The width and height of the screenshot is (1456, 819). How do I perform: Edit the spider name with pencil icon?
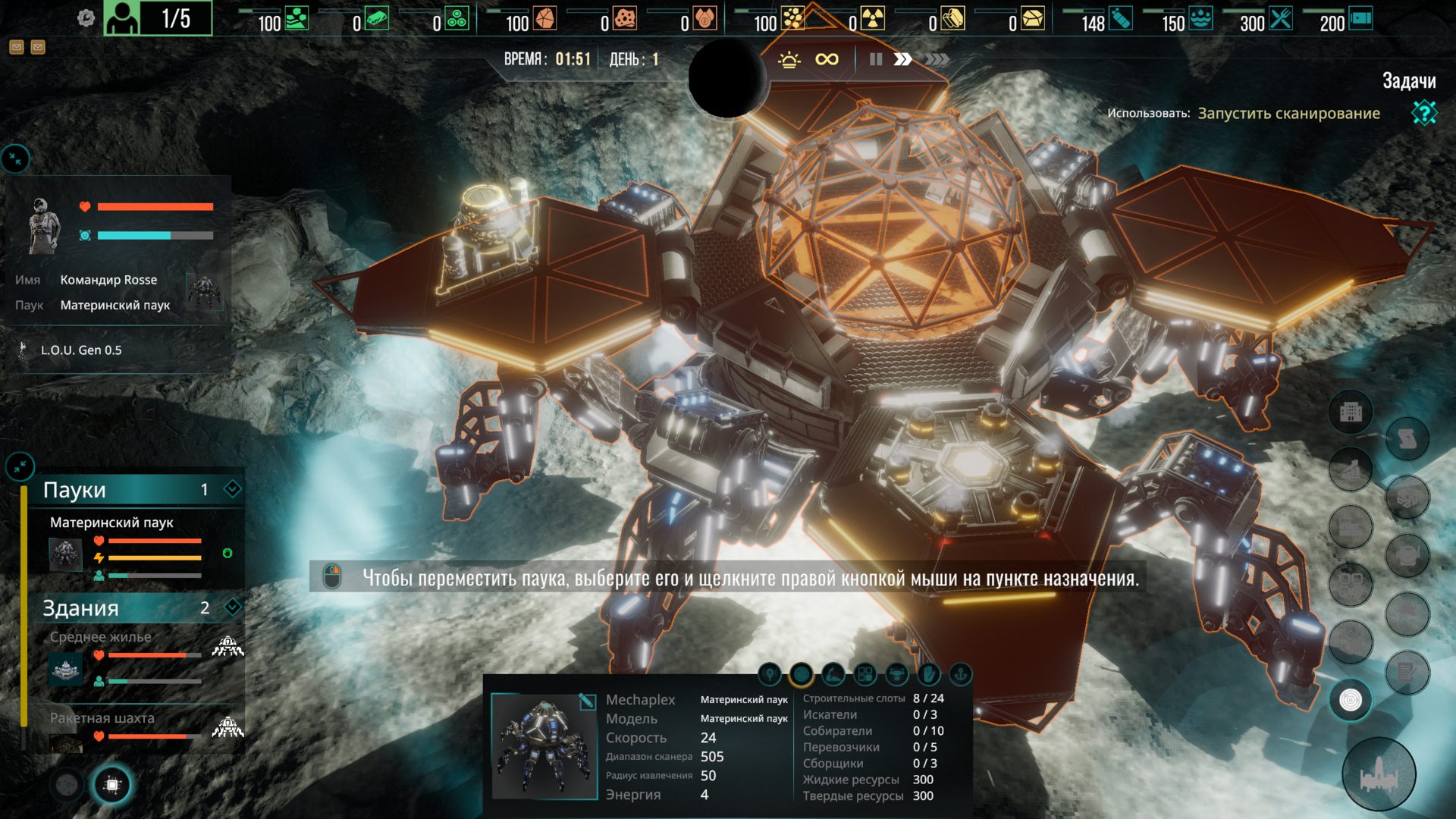586,701
